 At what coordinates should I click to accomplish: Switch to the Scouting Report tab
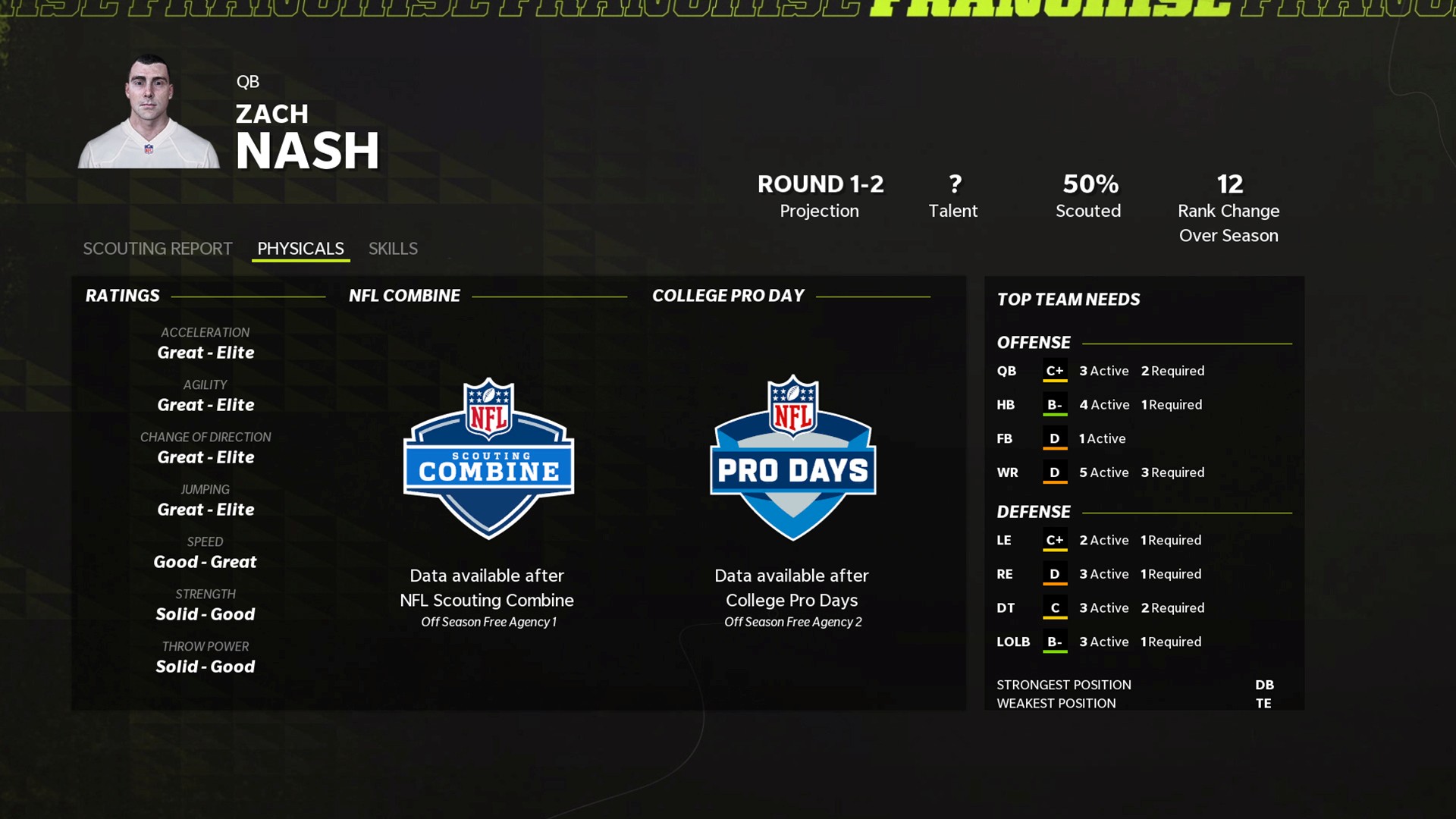pos(157,248)
